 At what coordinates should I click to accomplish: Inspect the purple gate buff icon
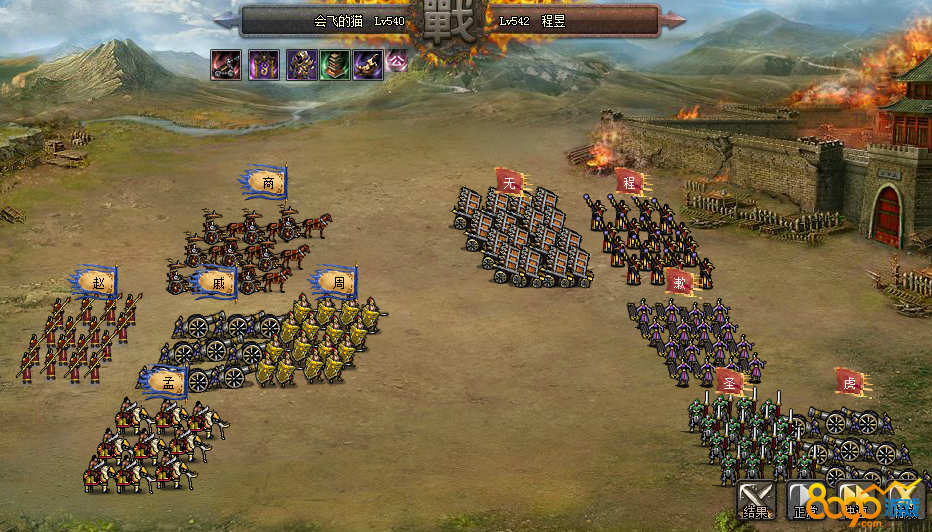tap(263, 65)
